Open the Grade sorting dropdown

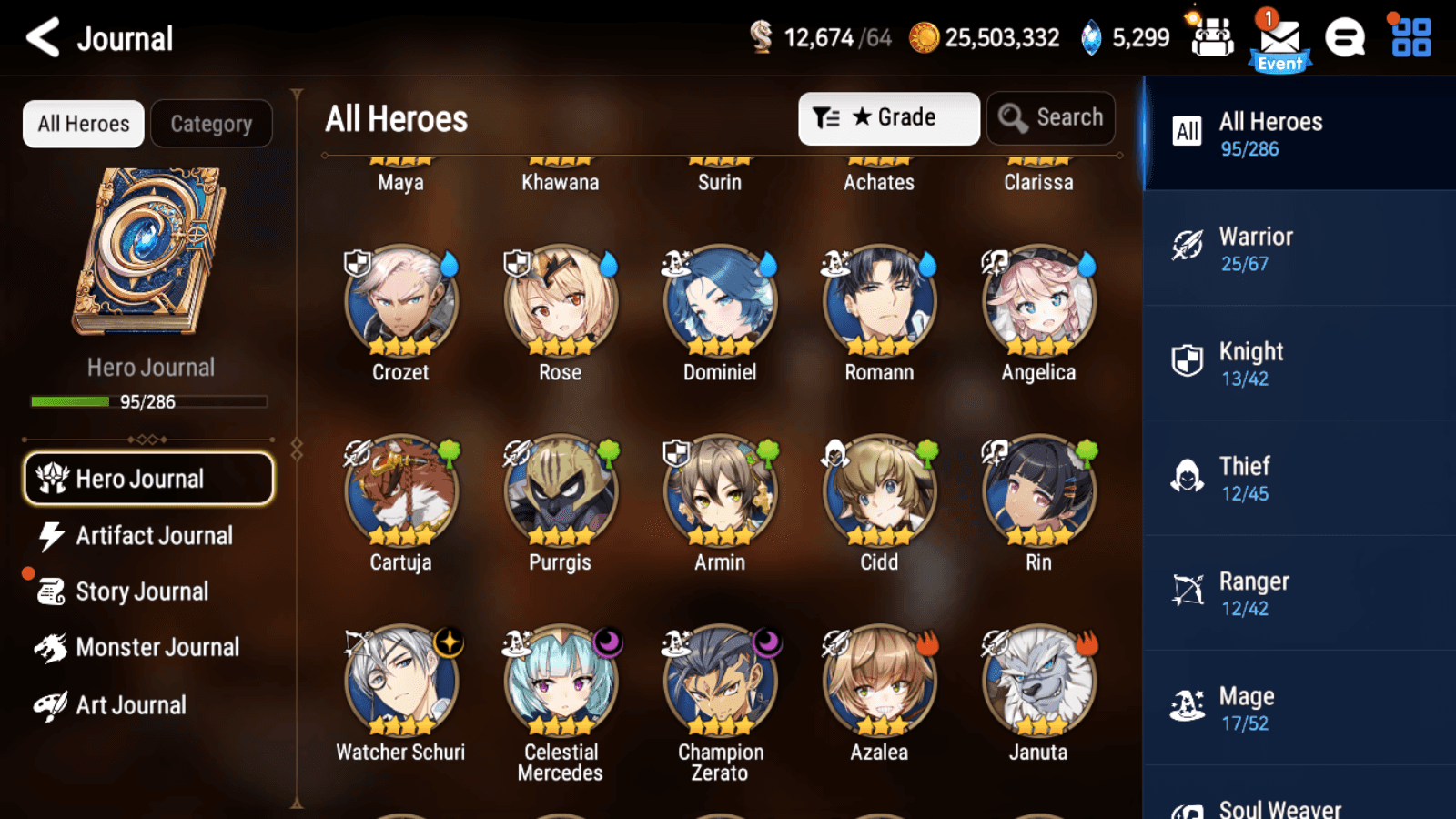pos(888,117)
